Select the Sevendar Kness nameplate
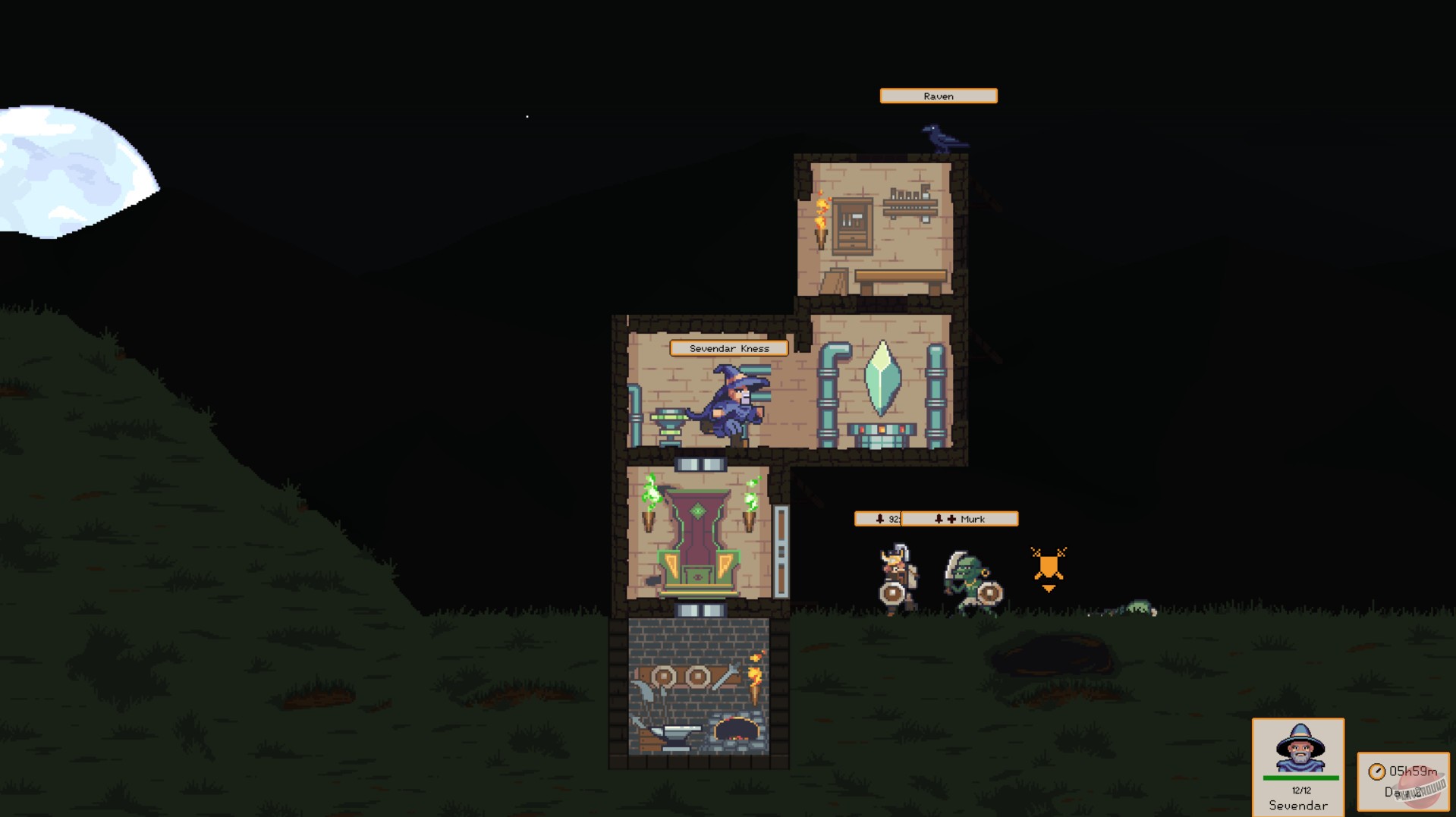The image size is (1456, 817). pyautogui.click(x=729, y=348)
